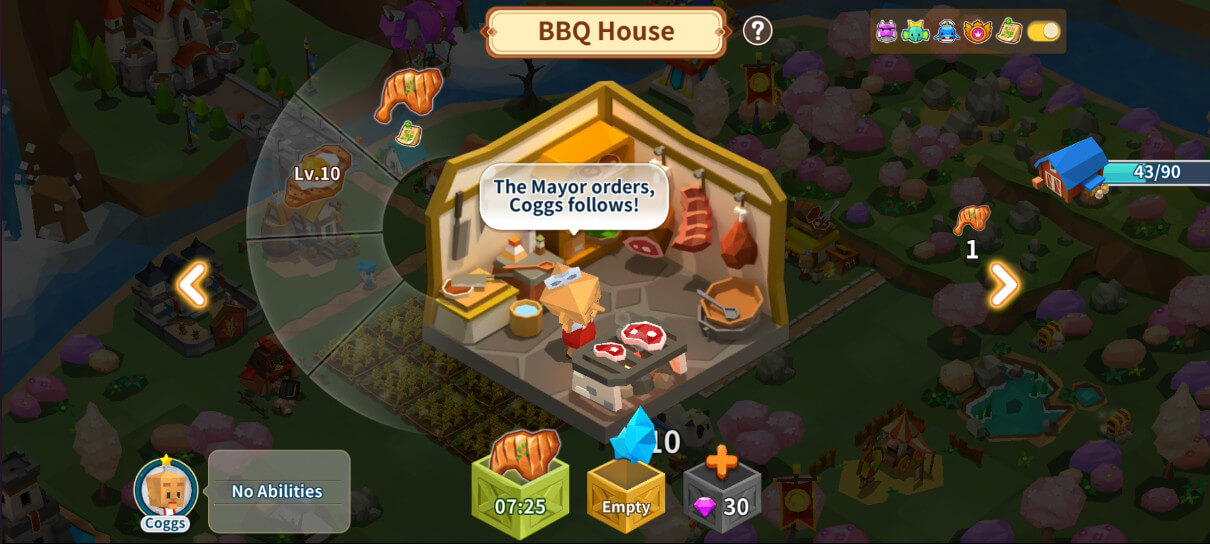Open the blue barn storage showing 43/90
The height and width of the screenshot is (544, 1210).
1072,170
